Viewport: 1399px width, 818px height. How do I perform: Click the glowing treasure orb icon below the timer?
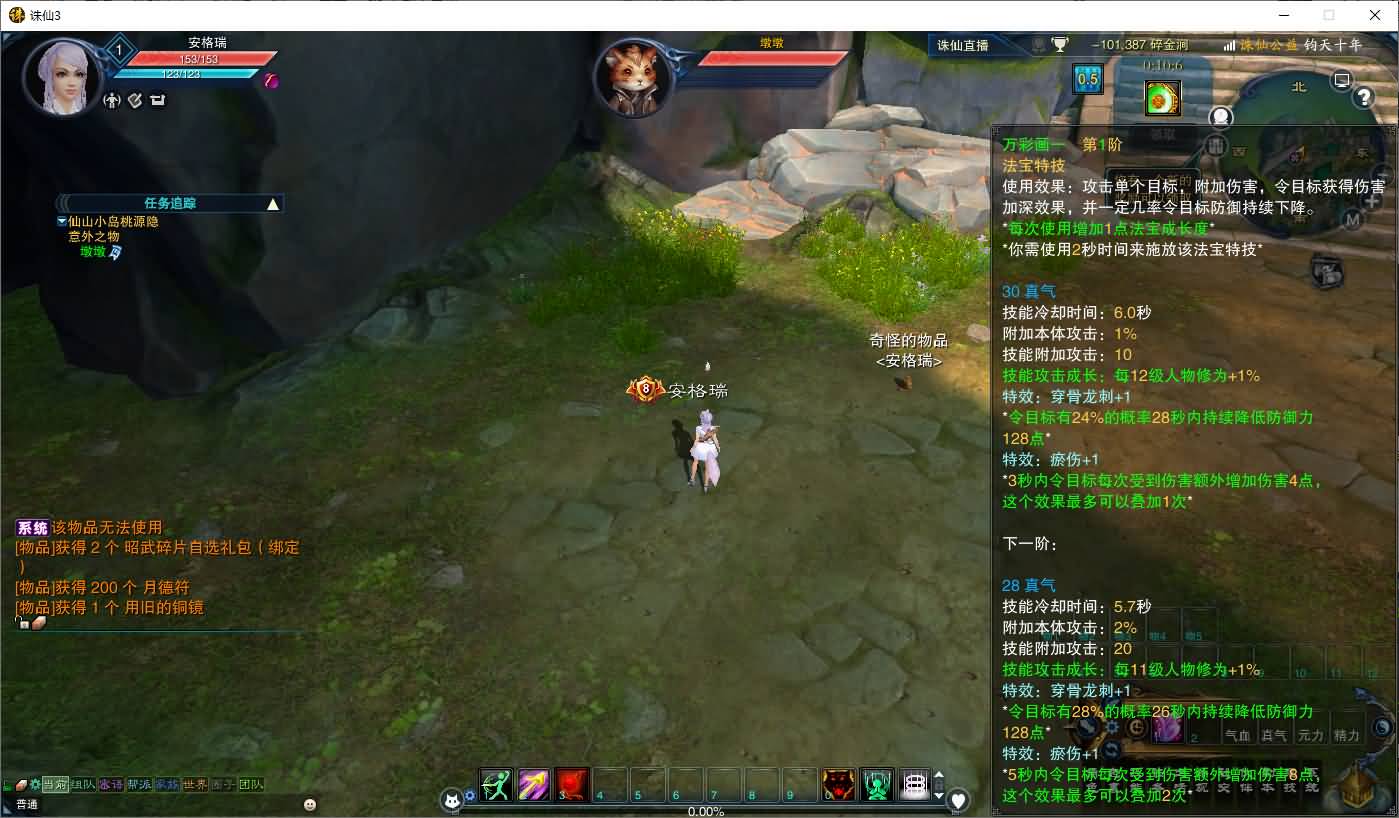tap(1162, 96)
